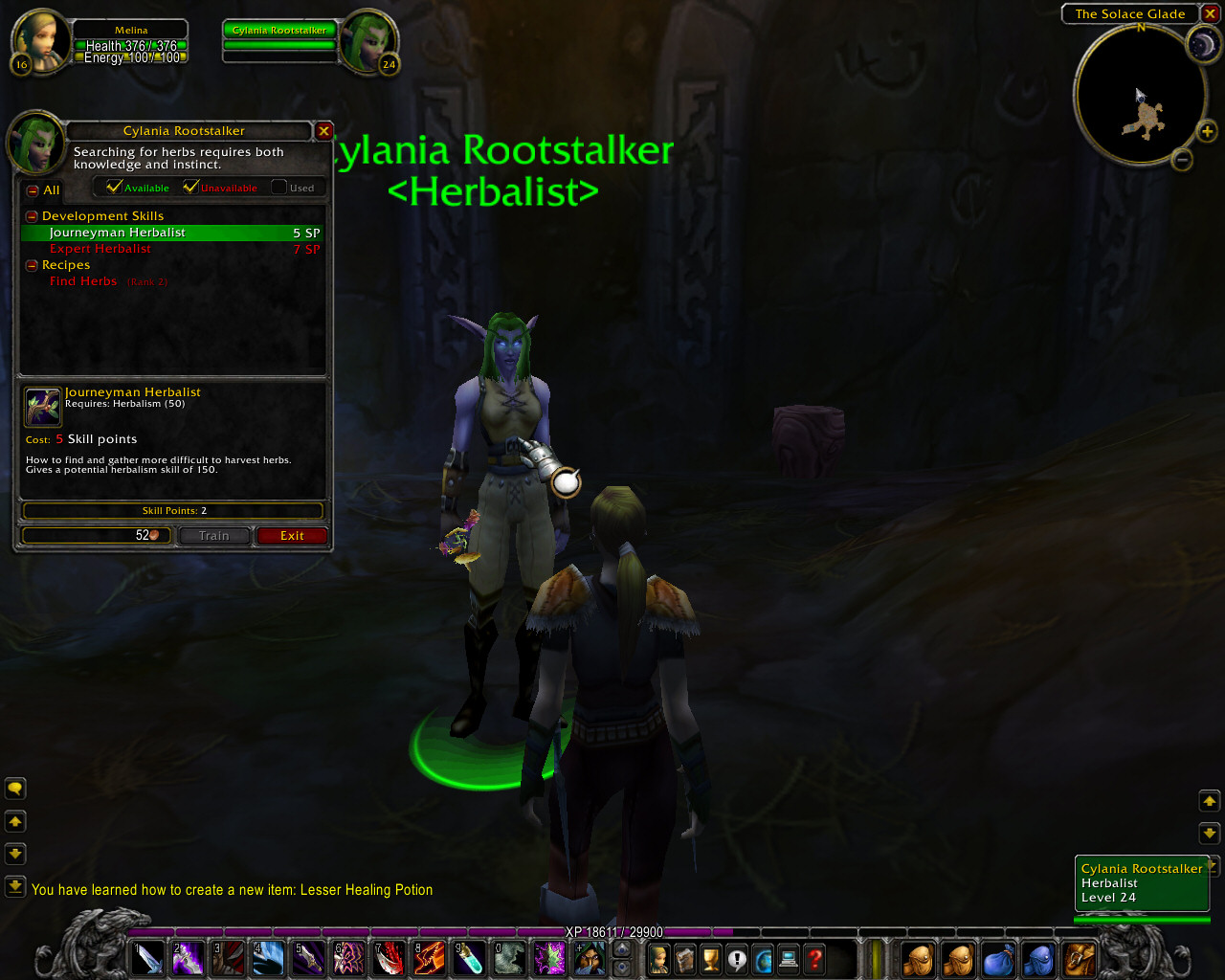Enable the Used filter checkbox
Screen dimensions: 1225x980
[x=278, y=187]
